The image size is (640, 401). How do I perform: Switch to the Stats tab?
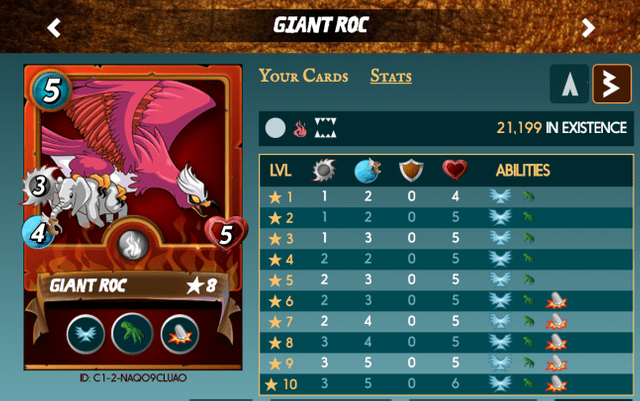391,76
